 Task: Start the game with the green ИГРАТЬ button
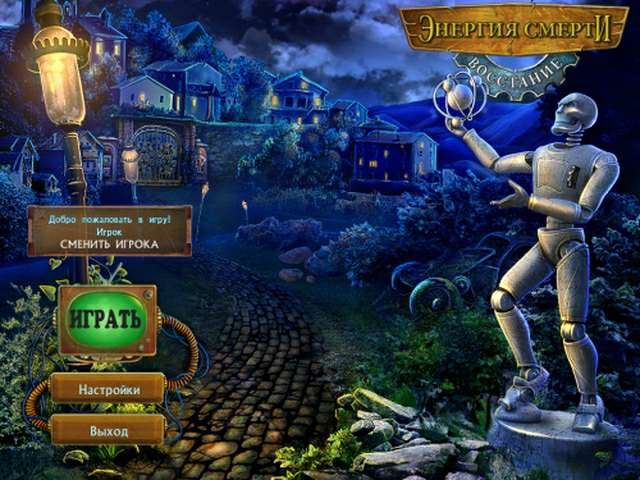pos(106,320)
